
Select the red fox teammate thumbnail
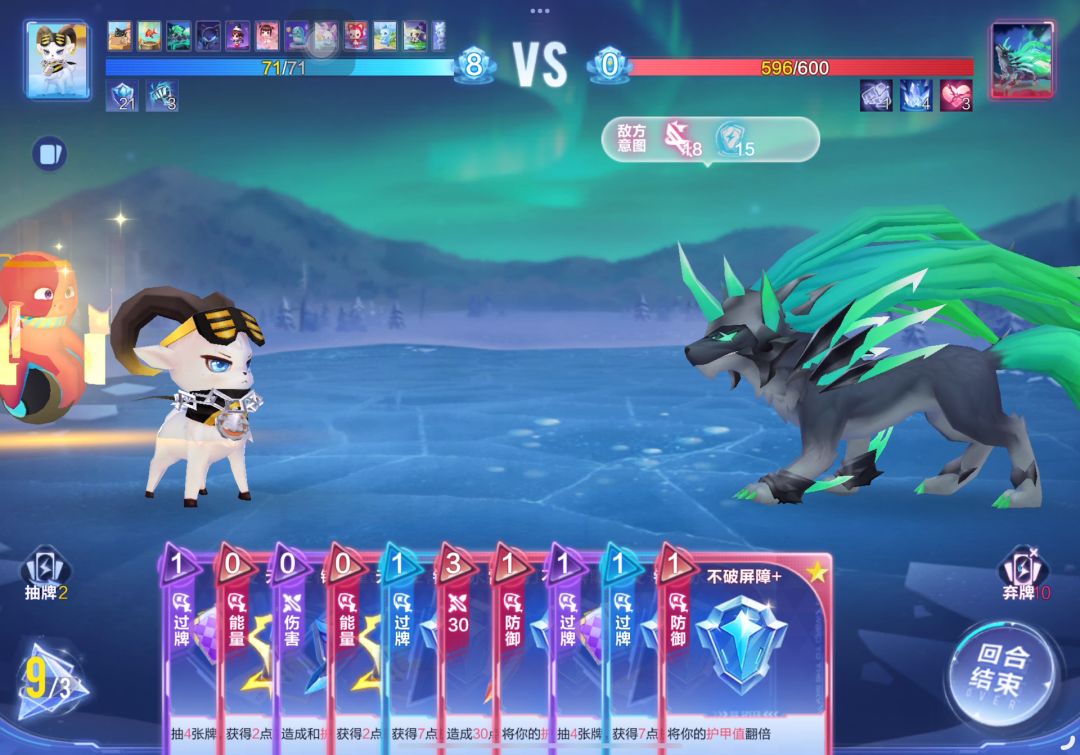pyautogui.click(x=356, y=36)
